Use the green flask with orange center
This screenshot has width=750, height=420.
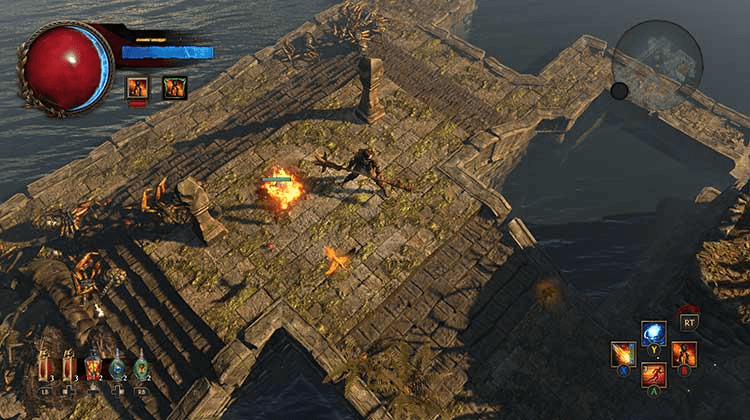[141, 367]
